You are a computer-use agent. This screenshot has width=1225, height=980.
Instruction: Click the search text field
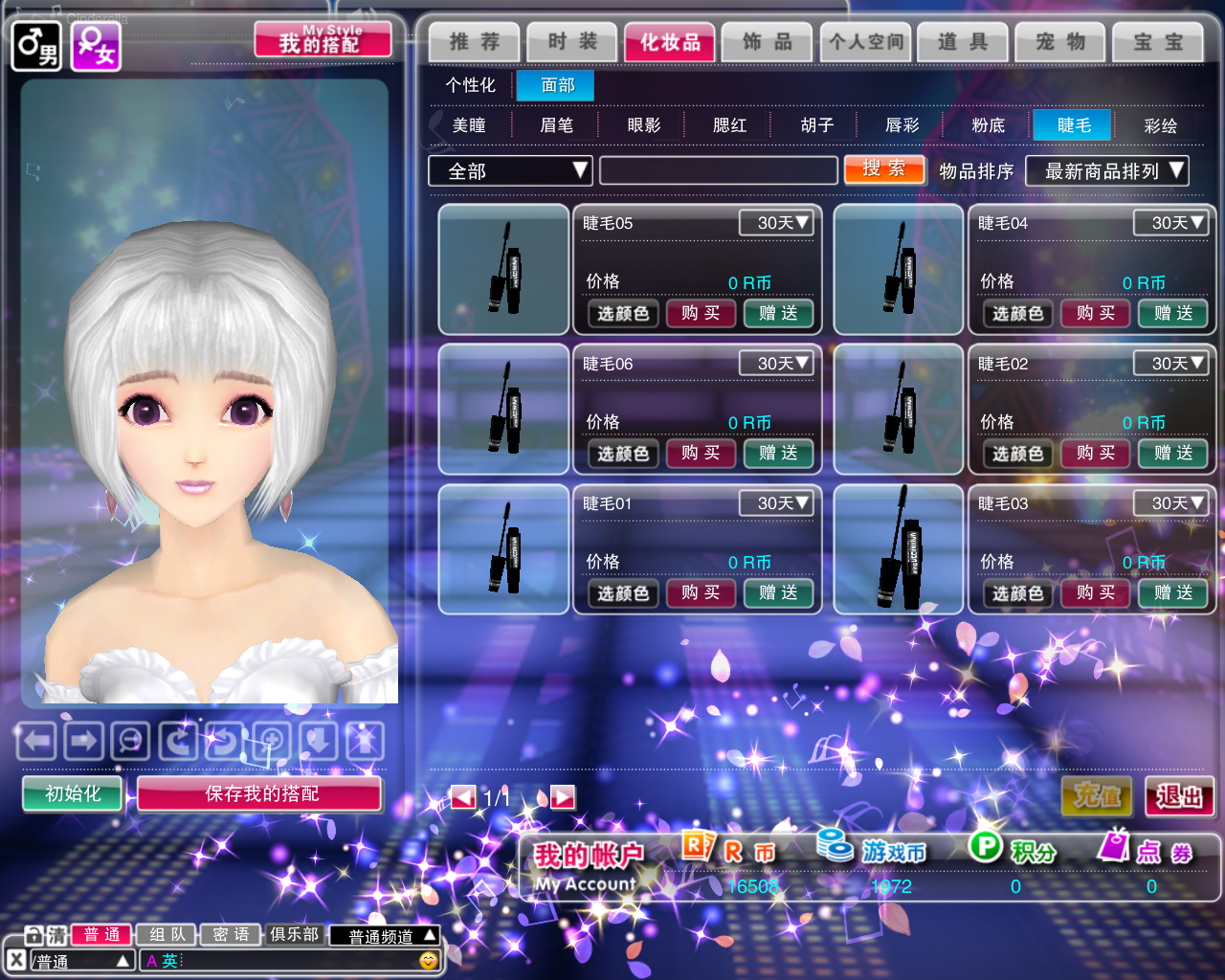click(x=718, y=171)
